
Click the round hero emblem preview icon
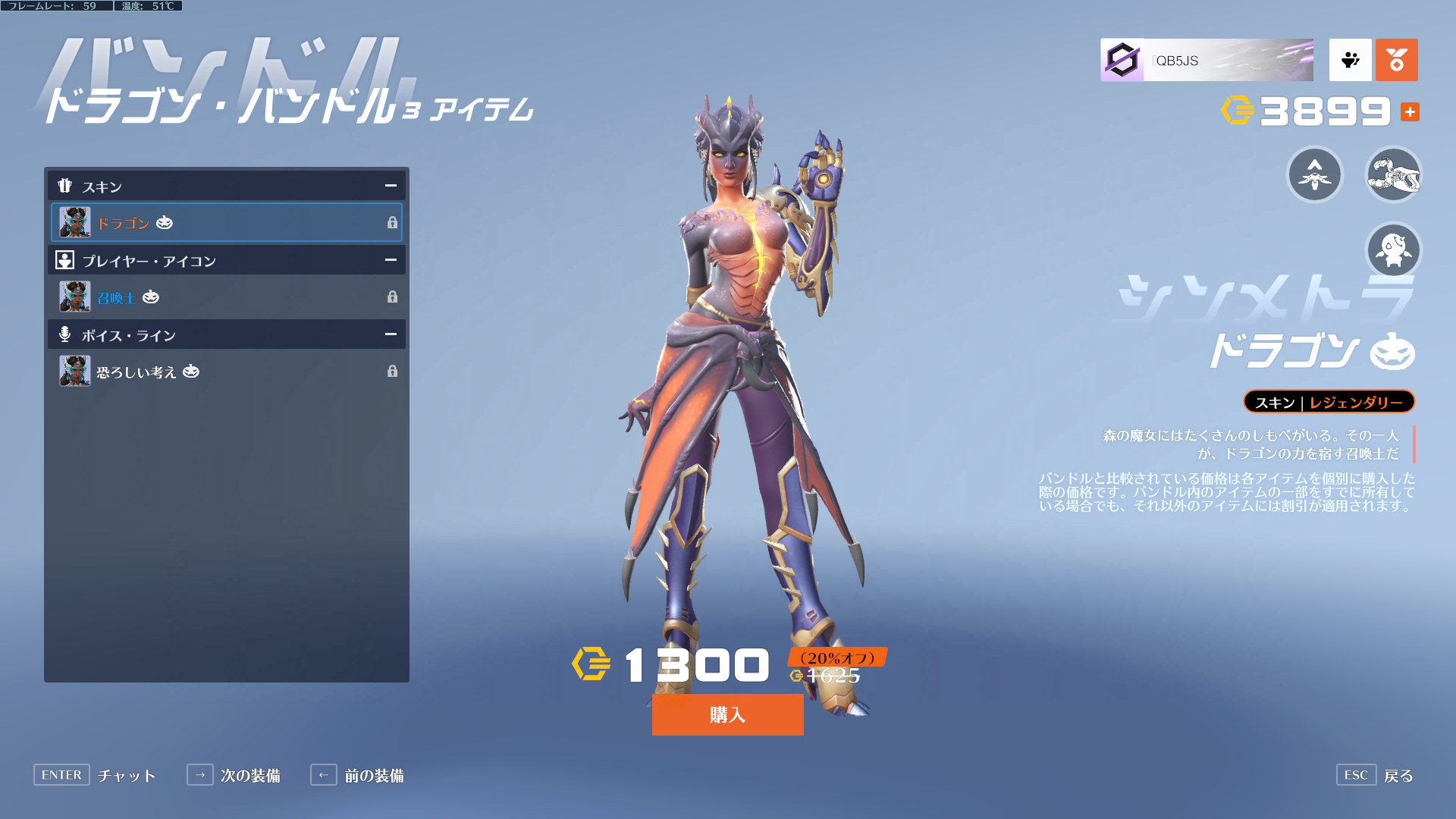point(1315,175)
